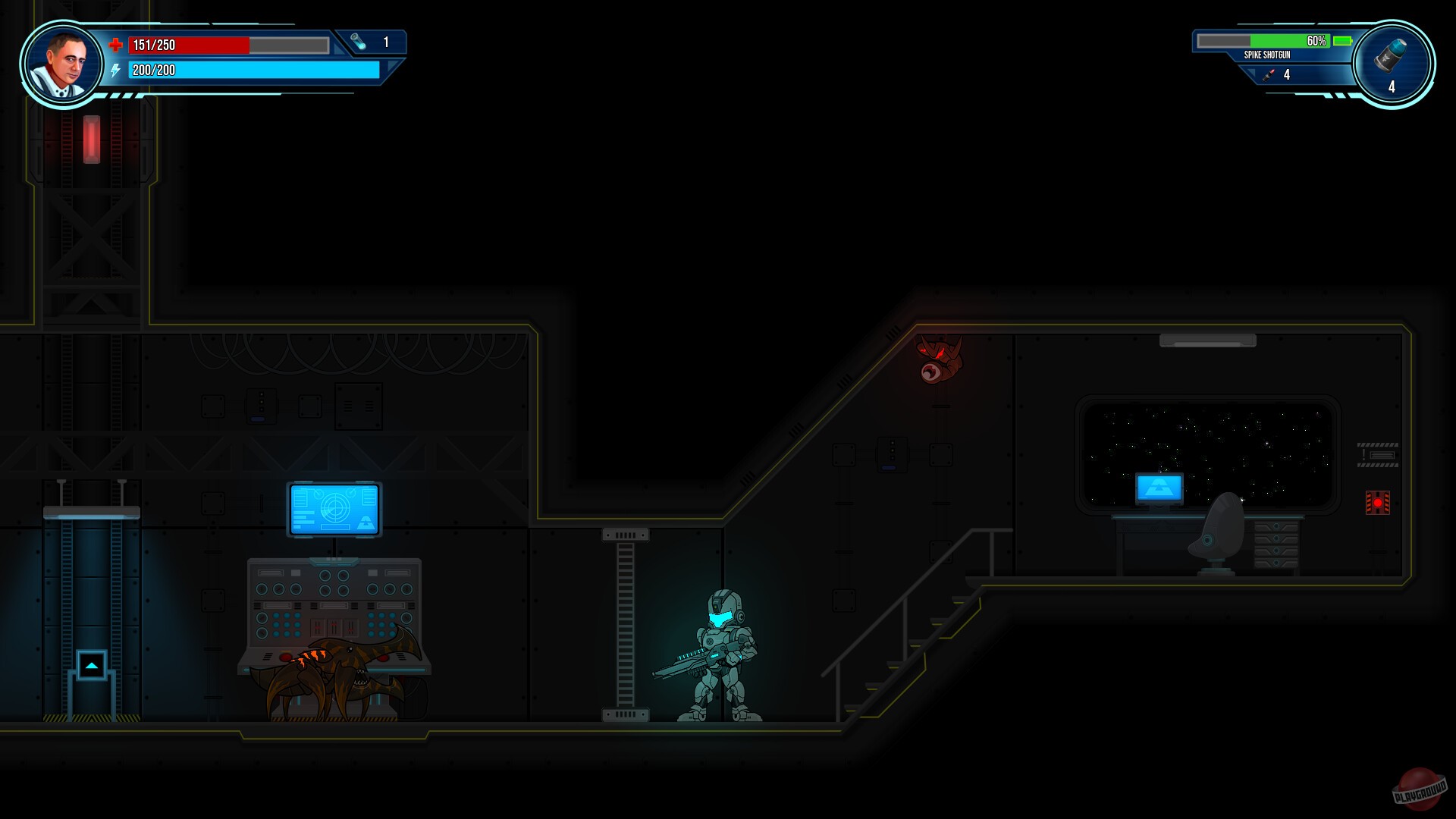This screenshot has width=1456, height=819.
Task: Click the green battery icon near 60%
Action: point(1341,41)
